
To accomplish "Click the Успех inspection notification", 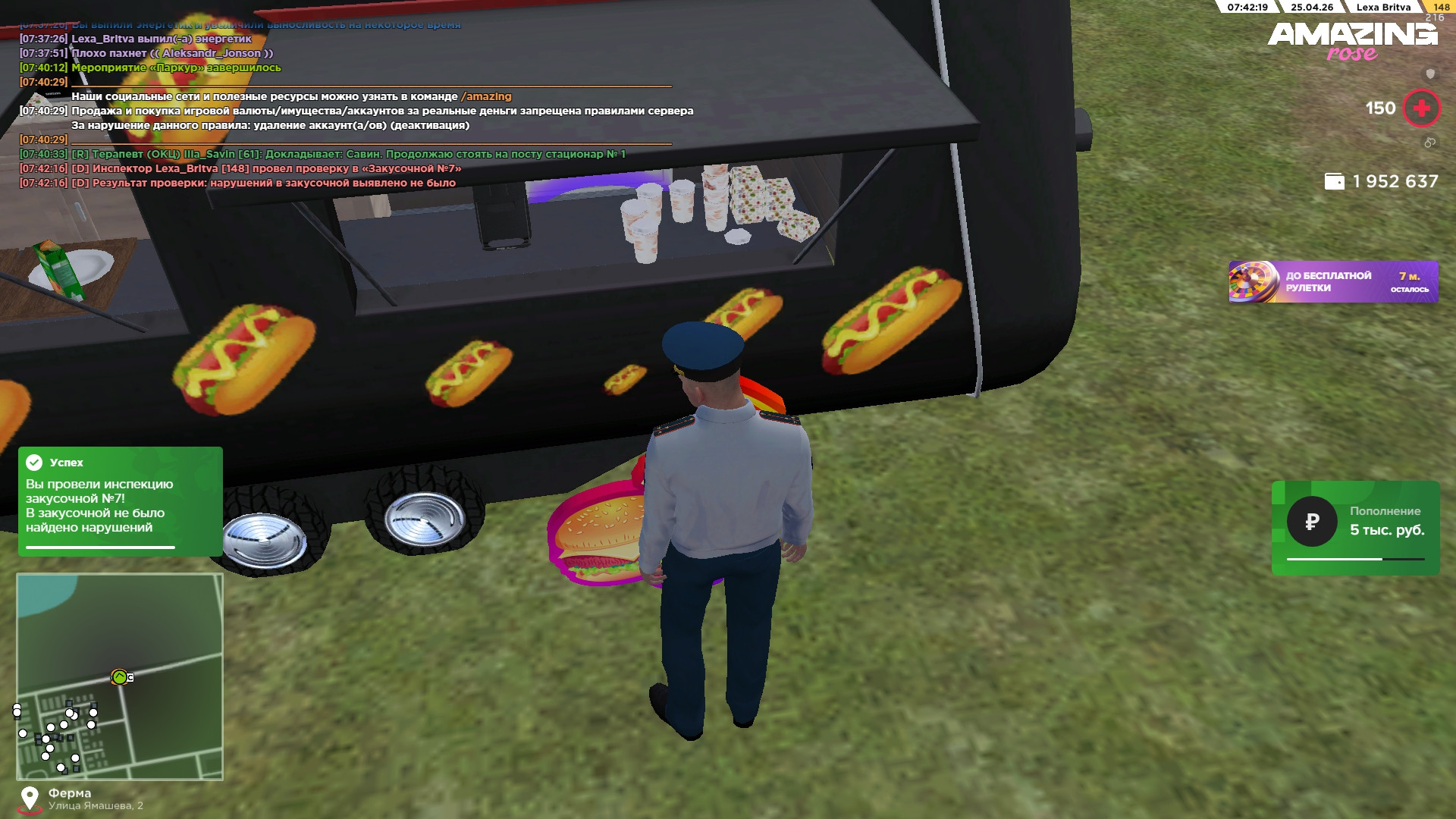I will coord(120,500).
